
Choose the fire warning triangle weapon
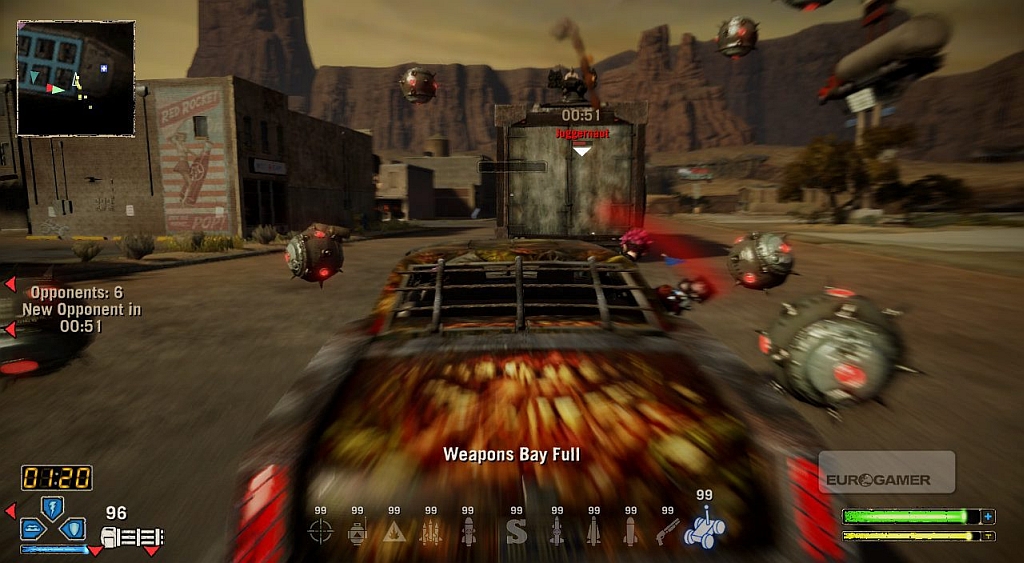click(394, 532)
